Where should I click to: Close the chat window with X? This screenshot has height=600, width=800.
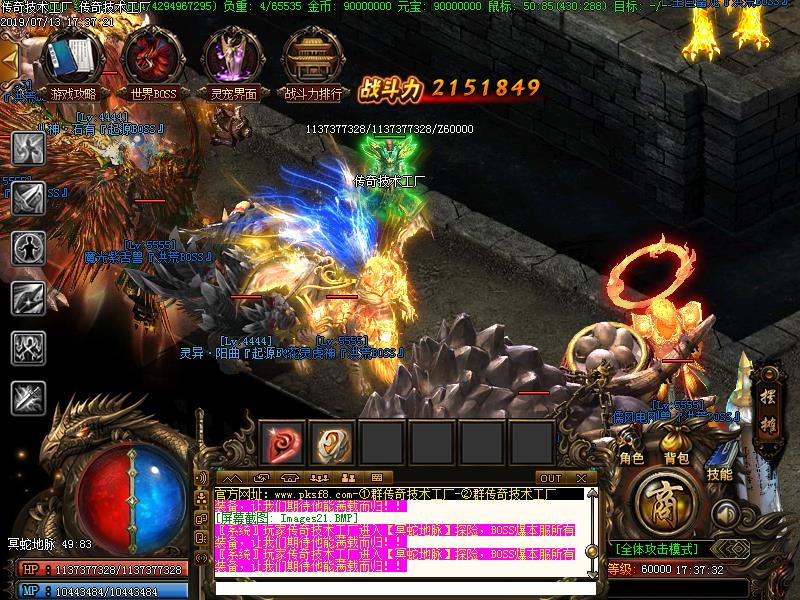coord(583,478)
